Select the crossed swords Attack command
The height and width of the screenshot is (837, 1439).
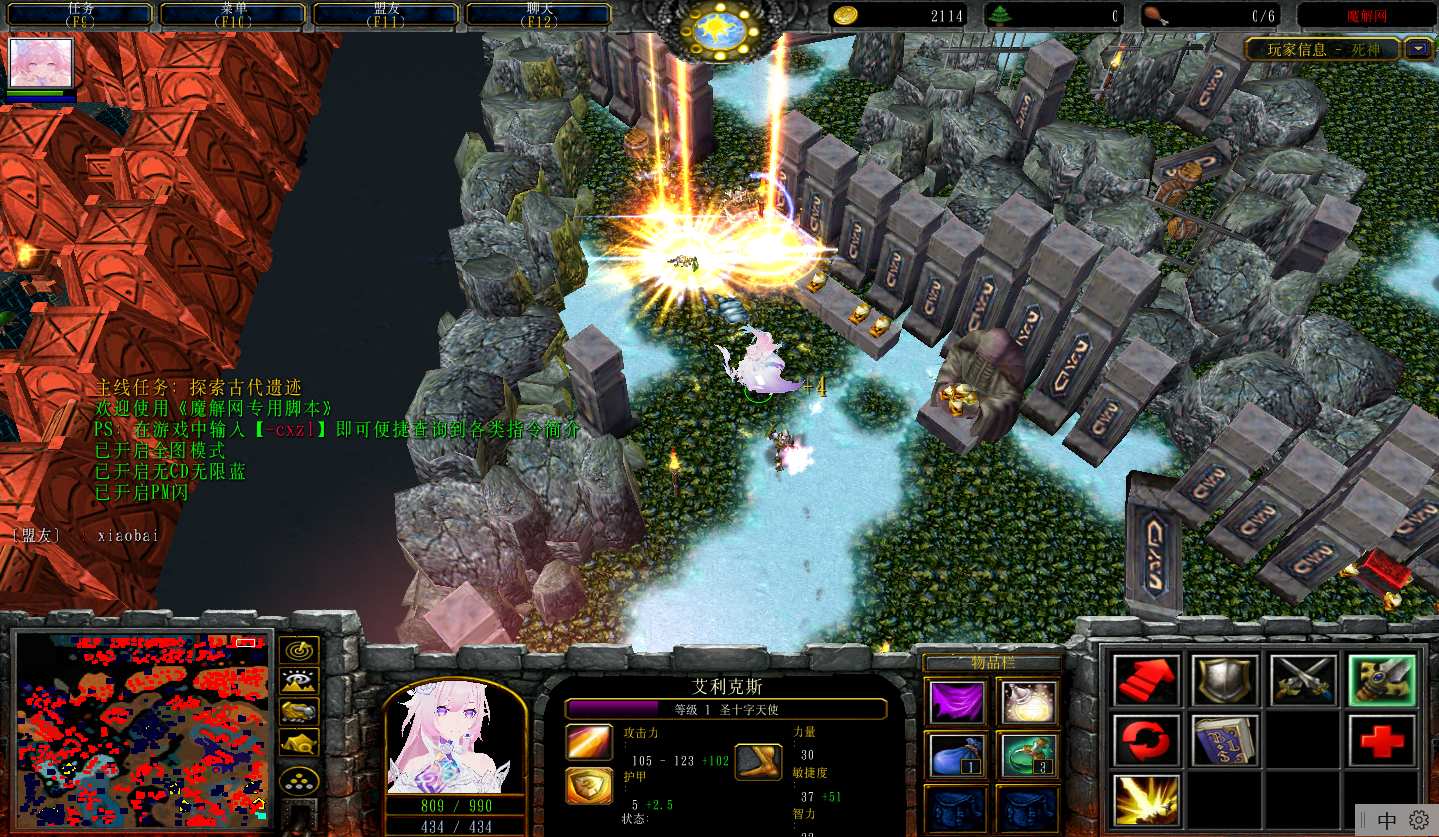click(1303, 681)
